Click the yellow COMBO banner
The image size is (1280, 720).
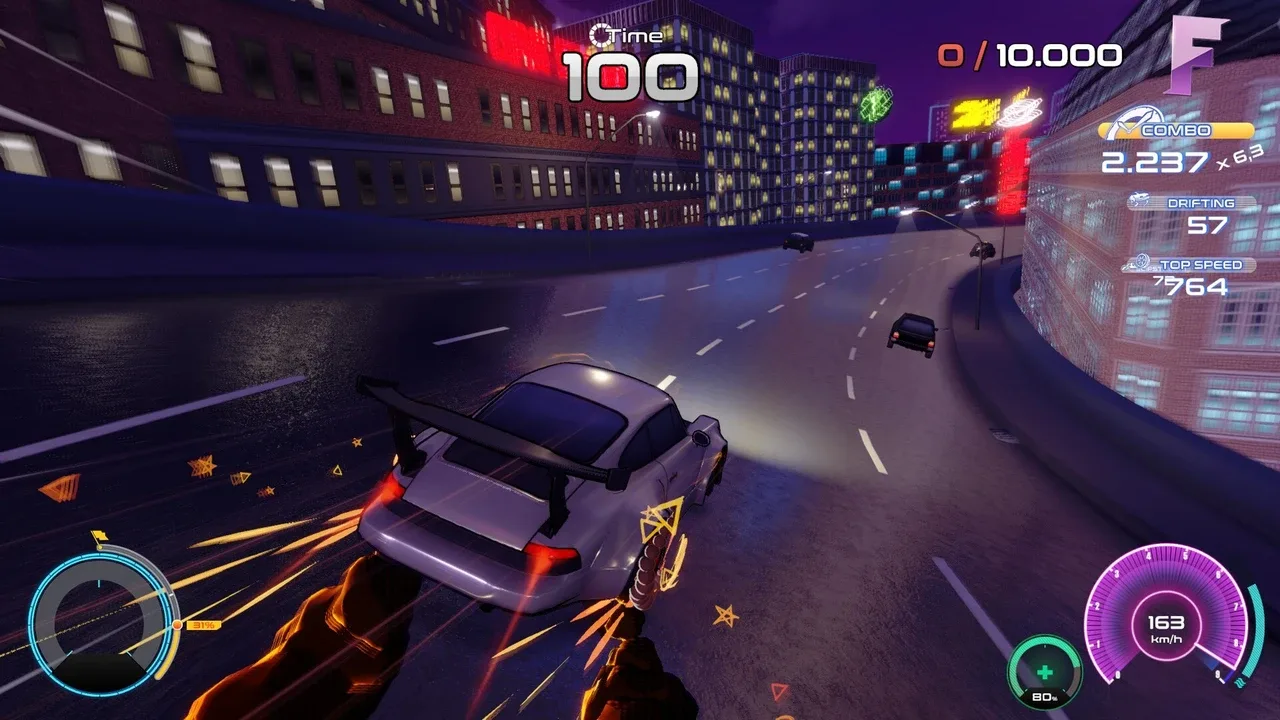click(x=1176, y=130)
